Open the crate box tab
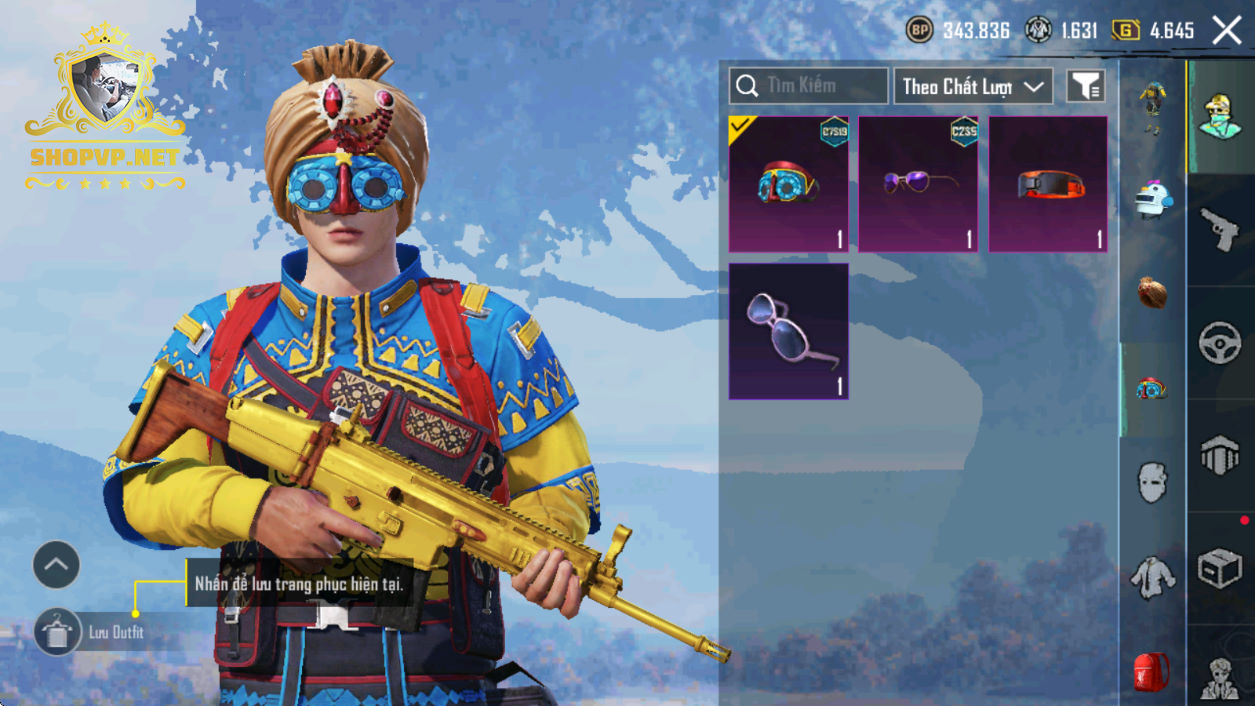Viewport: 1255px width, 706px height. pyautogui.click(x=1220, y=569)
